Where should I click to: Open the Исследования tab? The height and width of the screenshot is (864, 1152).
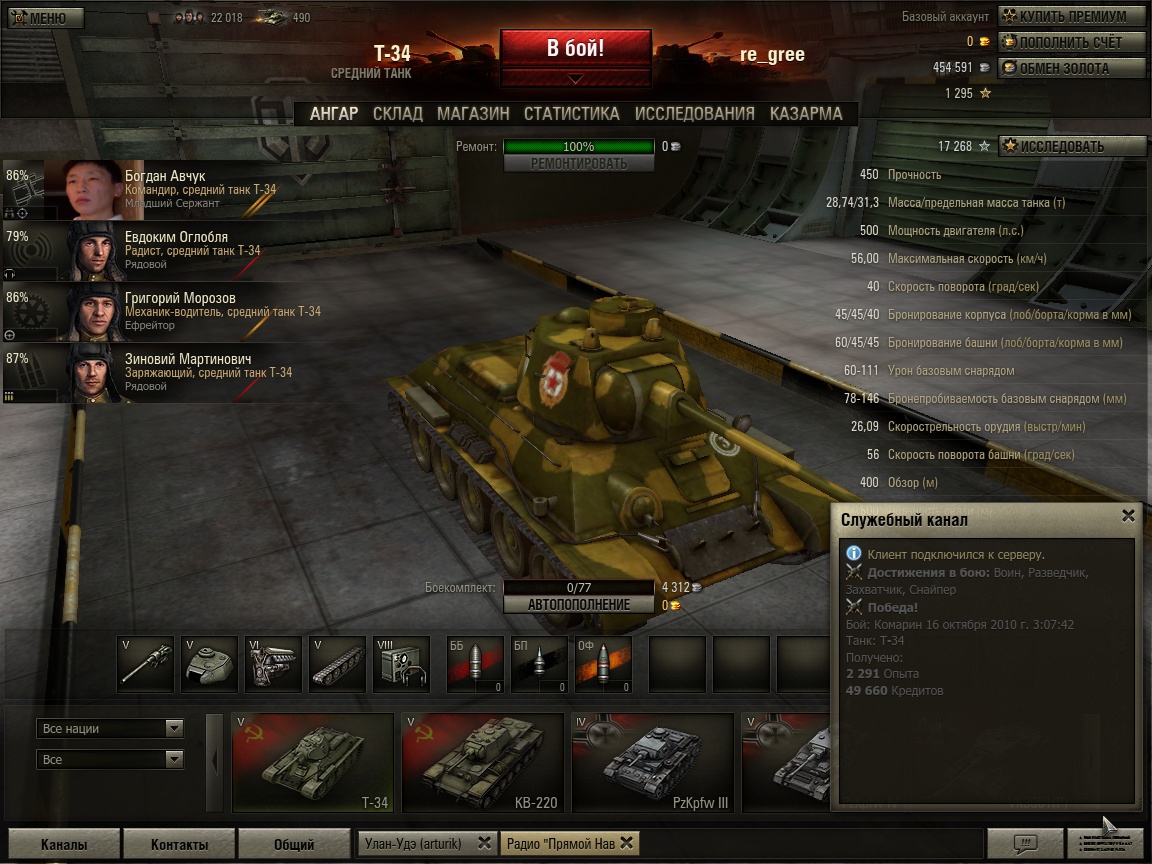click(694, 114)
